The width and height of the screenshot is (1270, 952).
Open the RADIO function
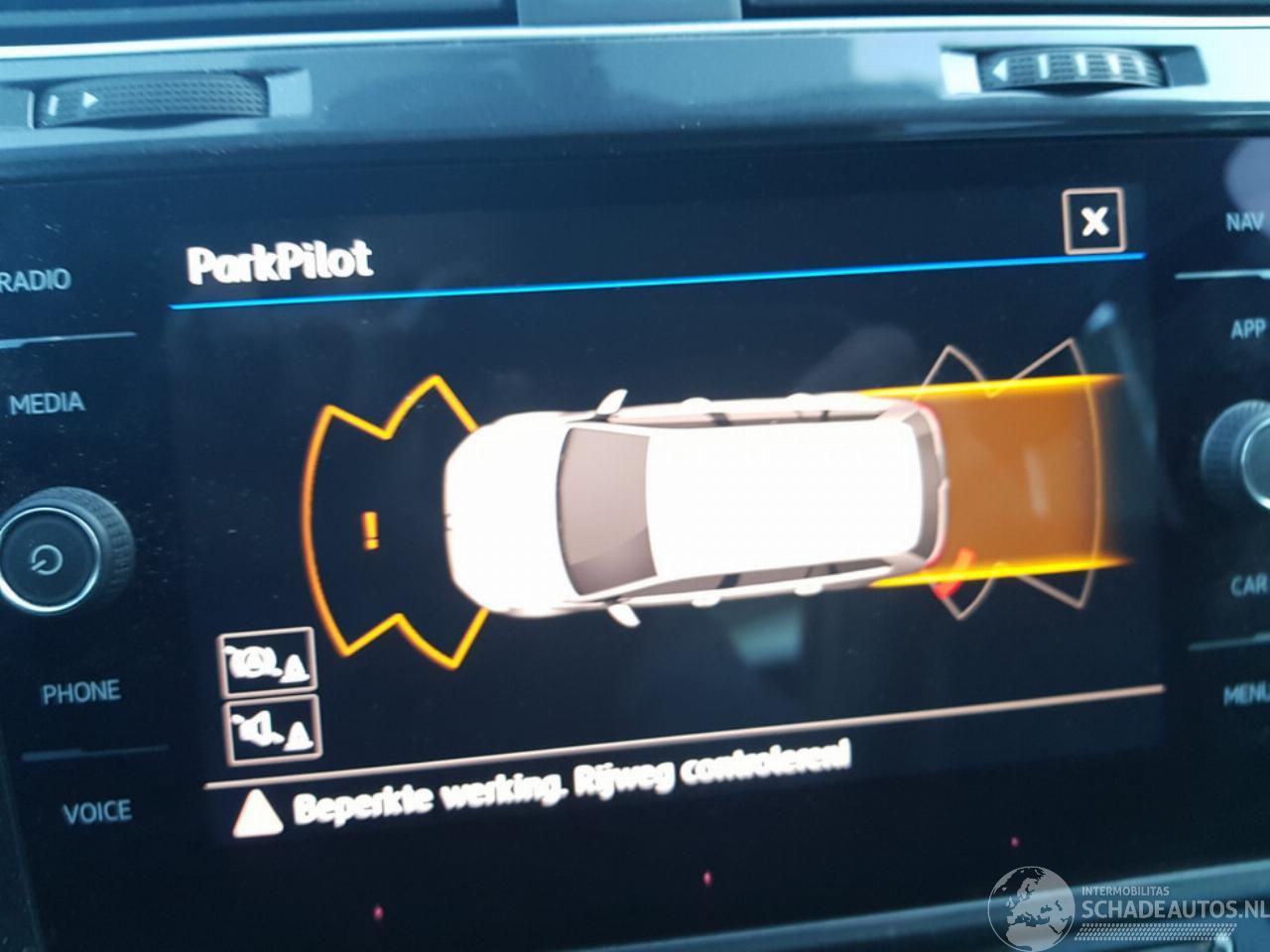click(37, 281)
